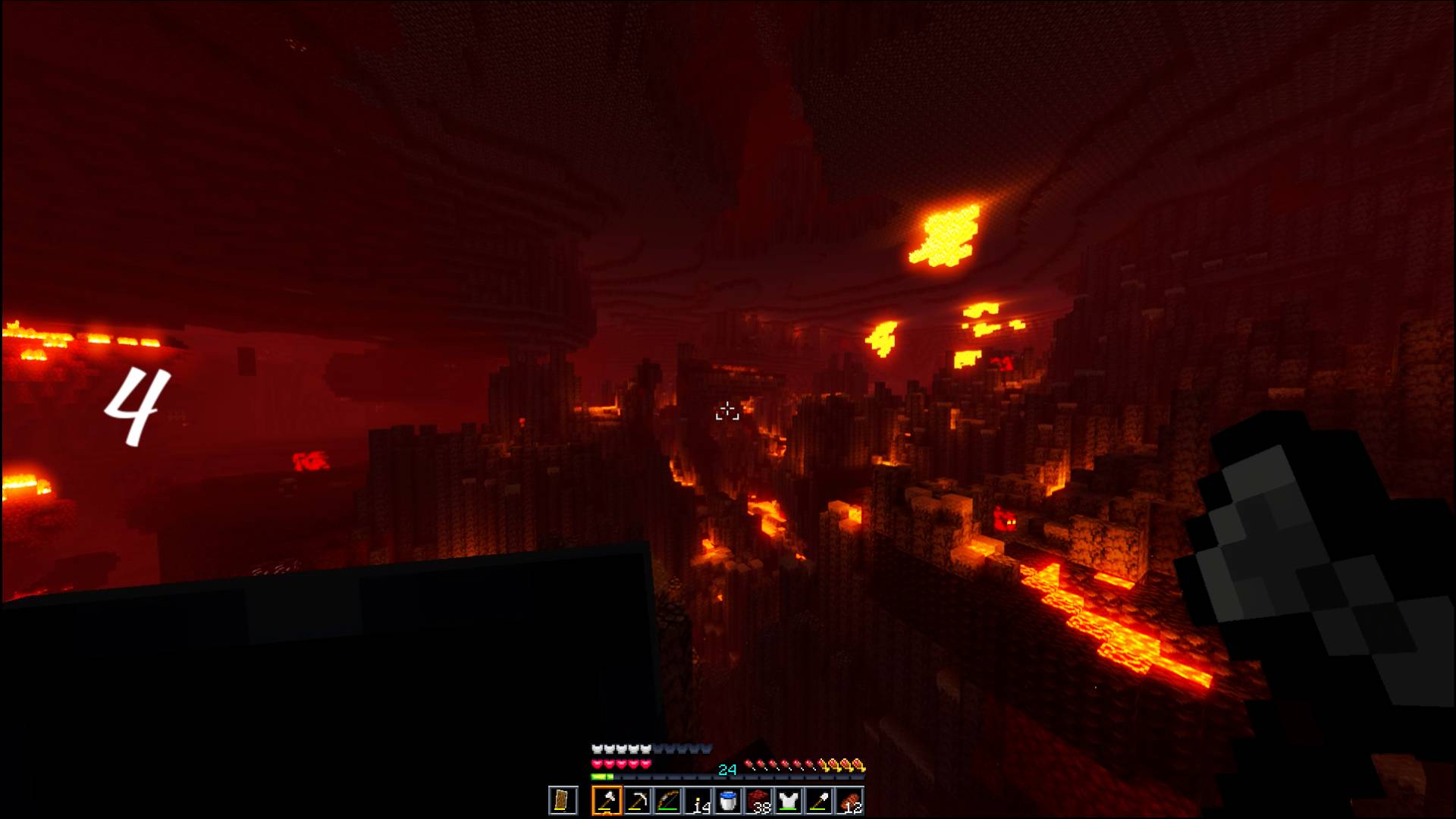Select the iron shovel hotbar slot
Image resolution: width=1456 pixels, height=819 pixels.
(818, 802)
